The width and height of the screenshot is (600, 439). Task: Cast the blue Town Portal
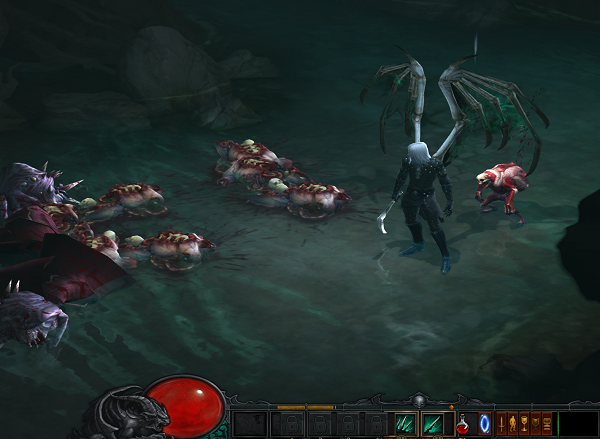pos(485,424)
